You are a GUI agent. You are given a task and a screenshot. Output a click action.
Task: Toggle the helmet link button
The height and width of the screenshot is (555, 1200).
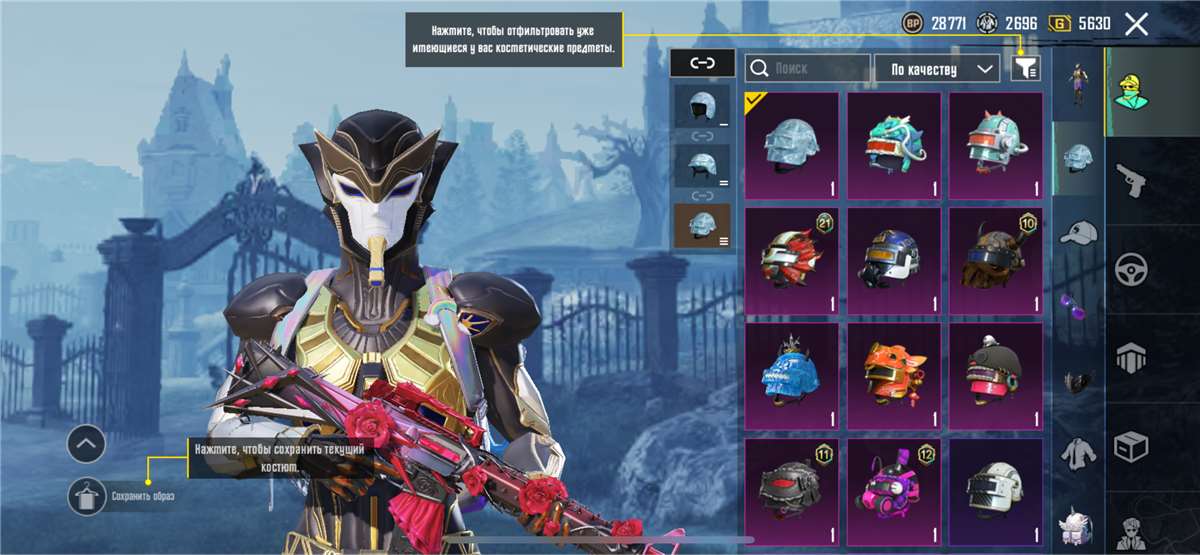pos(703,63)
